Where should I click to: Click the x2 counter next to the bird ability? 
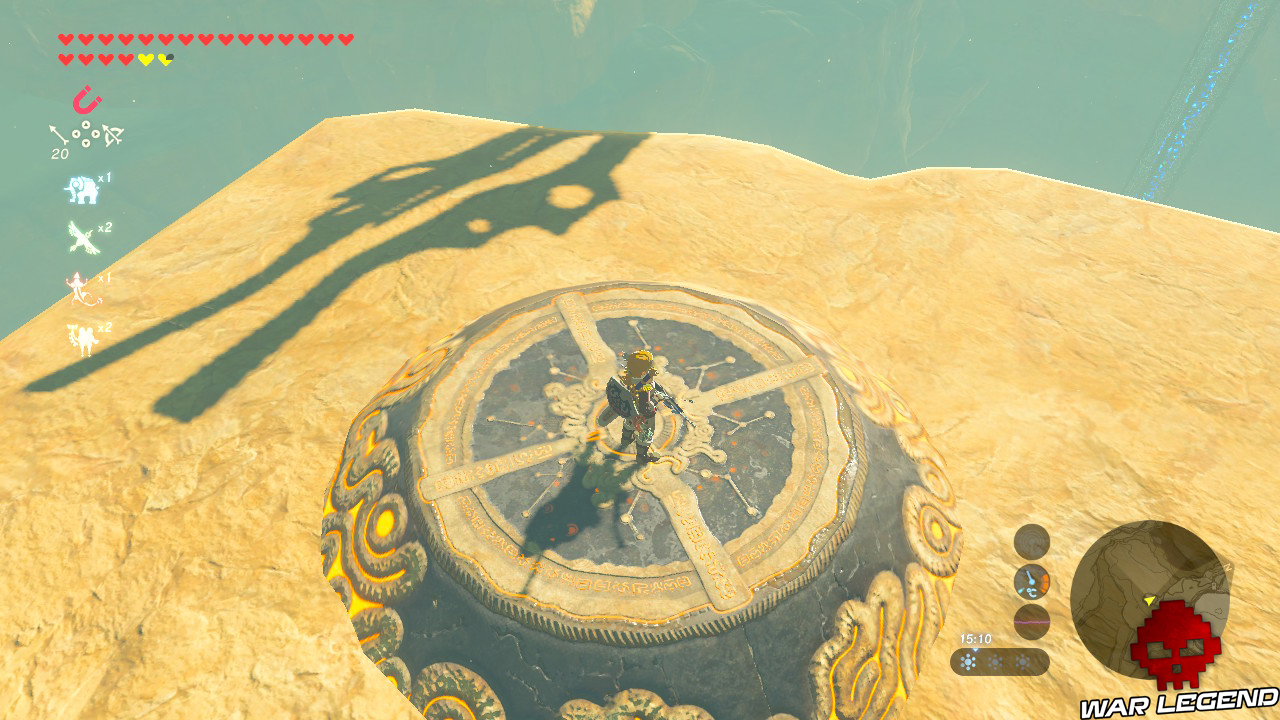(103, 228)
